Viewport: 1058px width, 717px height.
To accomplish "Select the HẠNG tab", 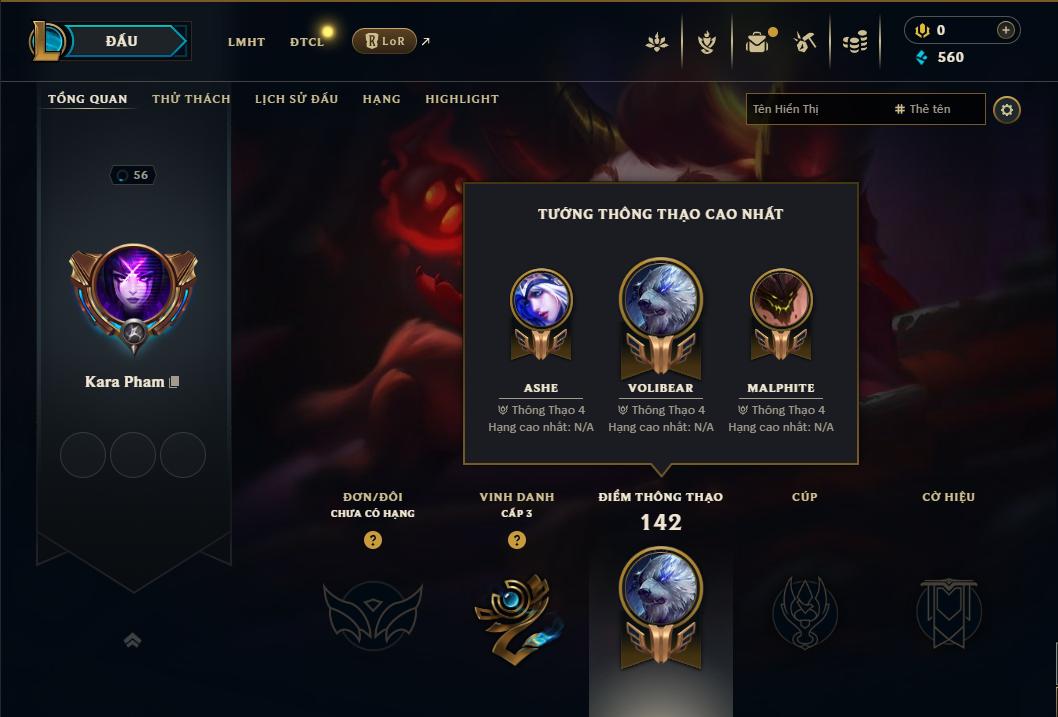I will click(x=381, y=99).
